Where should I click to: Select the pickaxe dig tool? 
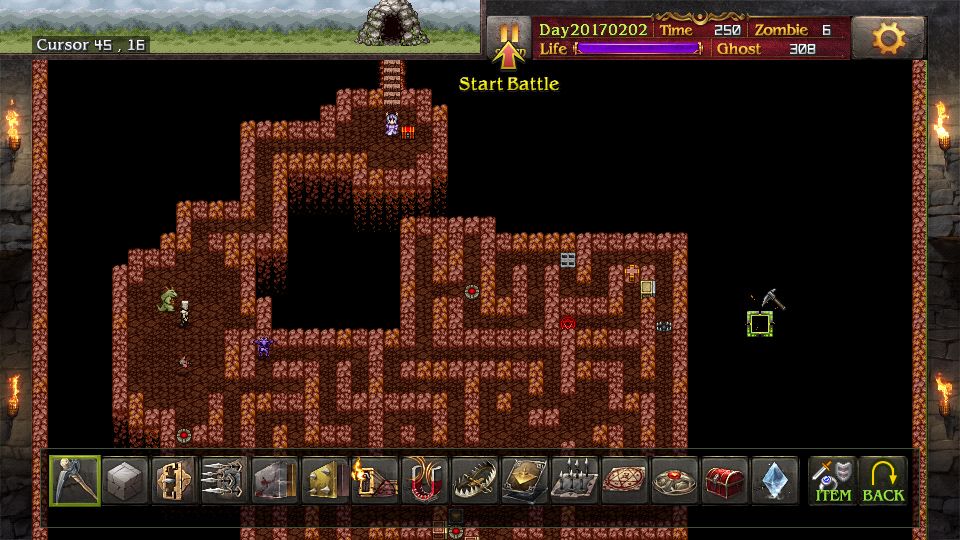[x=75, y=481]
